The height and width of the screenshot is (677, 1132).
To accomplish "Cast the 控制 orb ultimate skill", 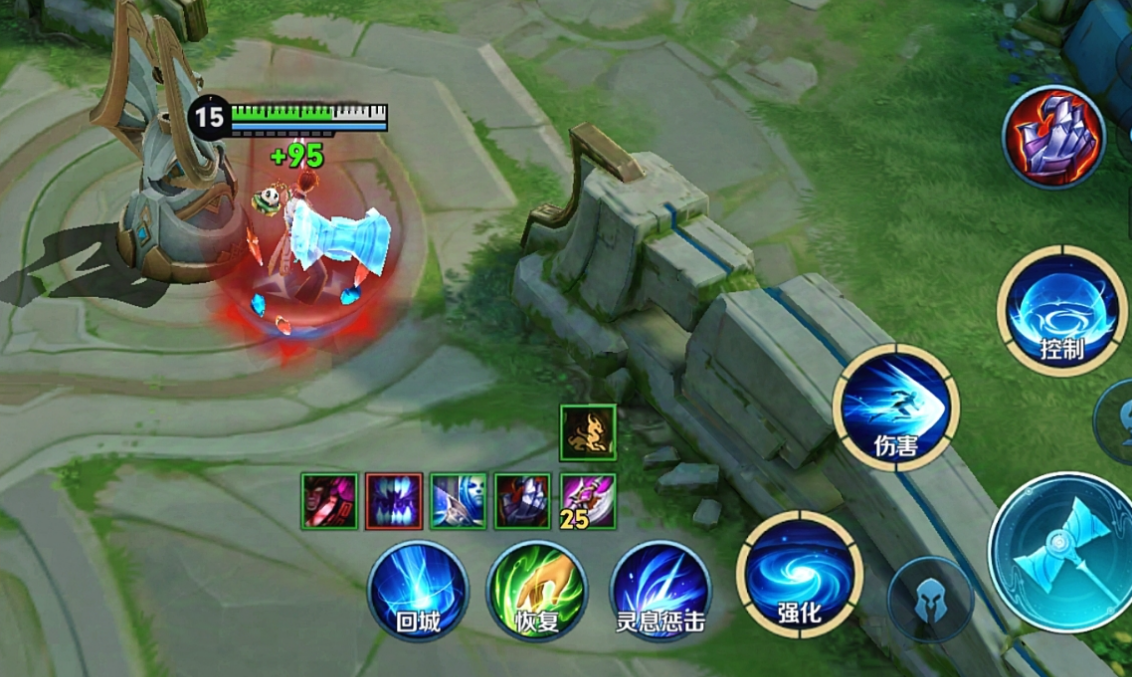I will pos(1061,311).
